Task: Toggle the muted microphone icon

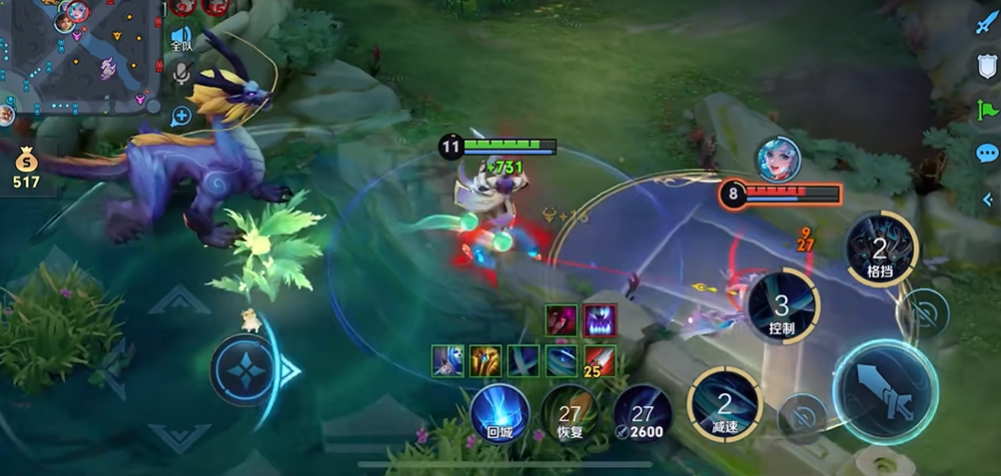Action: click(x=181, y=73)
